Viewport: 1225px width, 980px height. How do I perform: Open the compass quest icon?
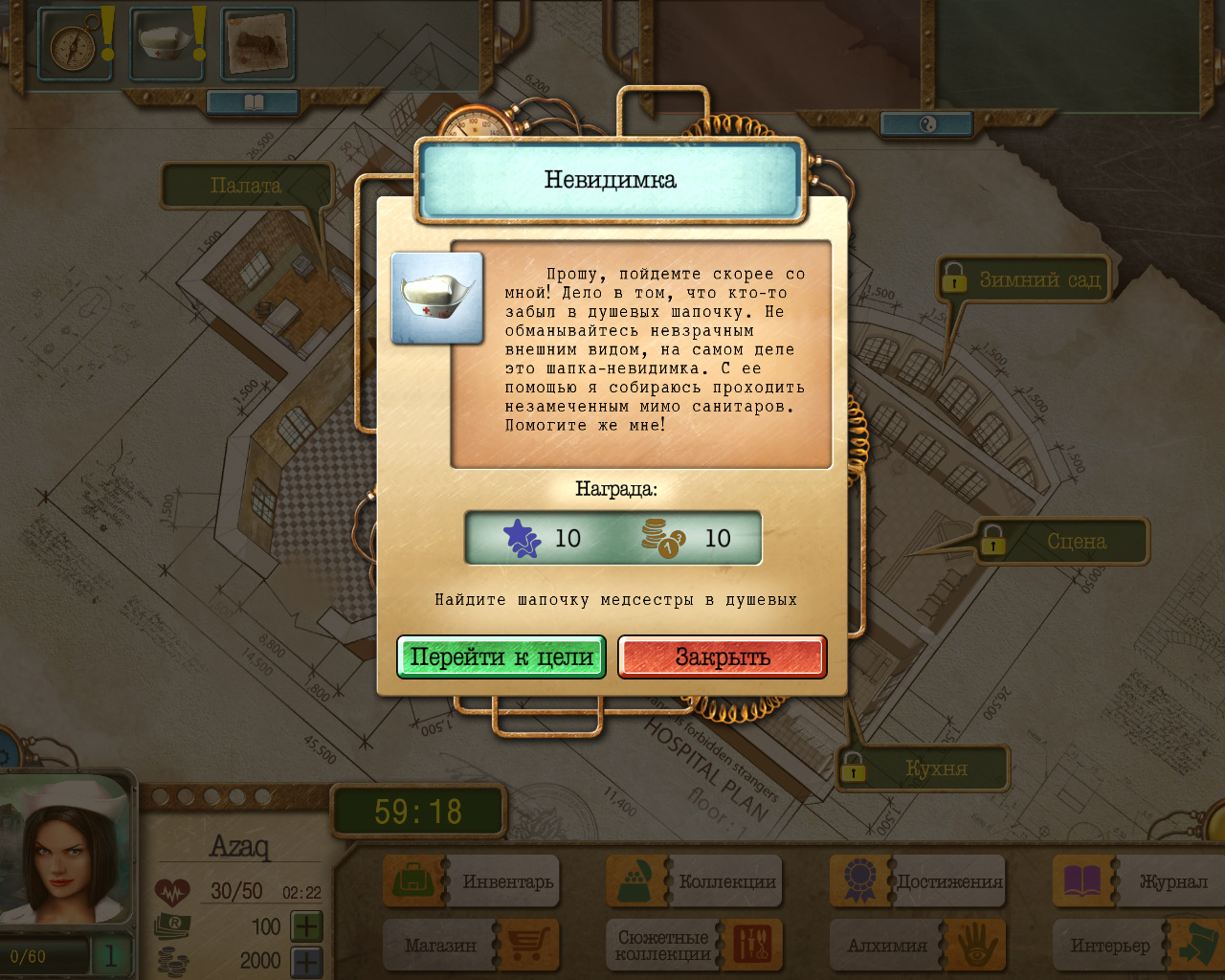[70, 45]
